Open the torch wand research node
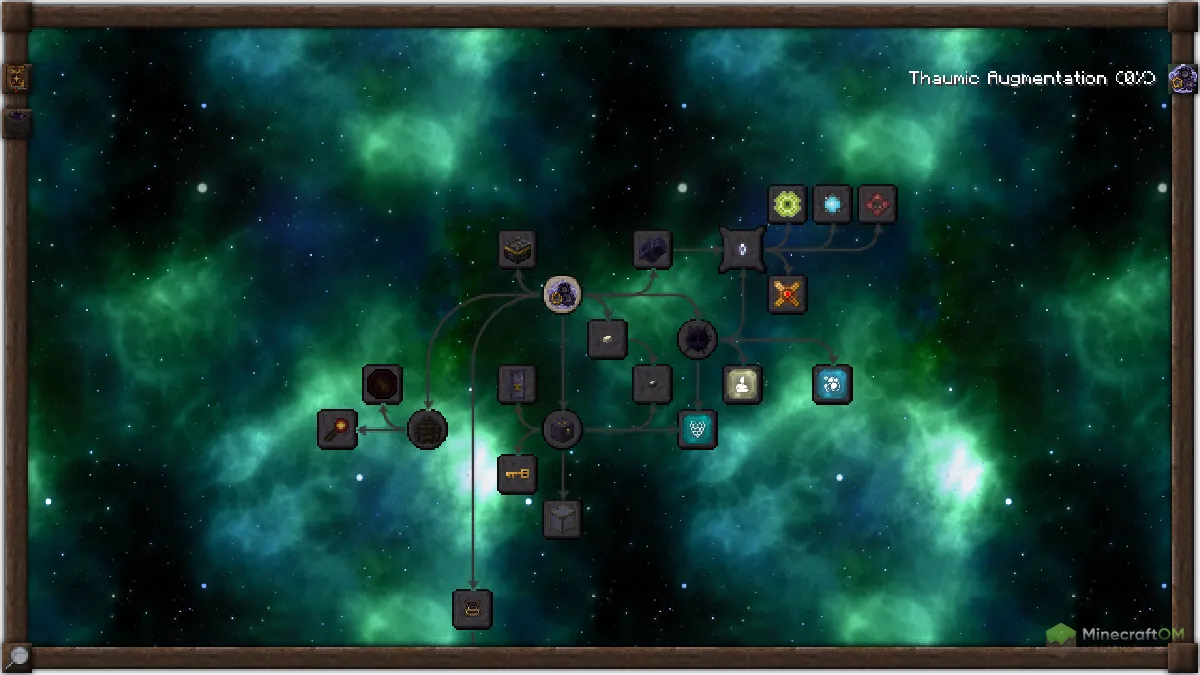 point(337,429)
